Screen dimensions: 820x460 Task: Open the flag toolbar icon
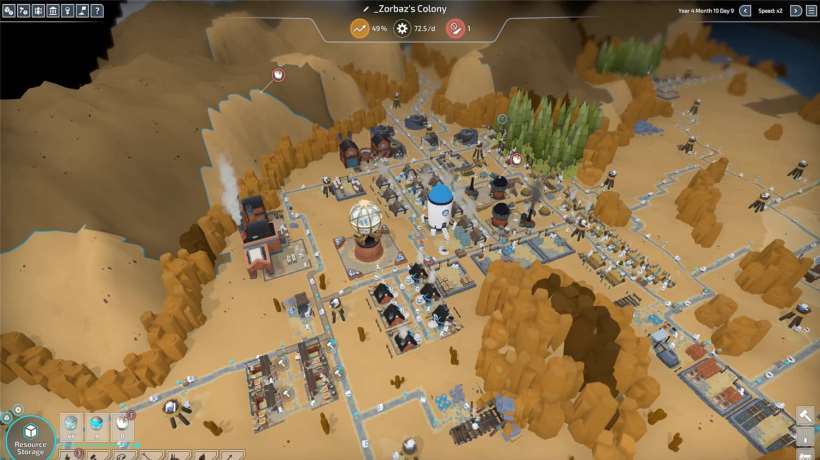pyautogui.click(x=82, y=11)
